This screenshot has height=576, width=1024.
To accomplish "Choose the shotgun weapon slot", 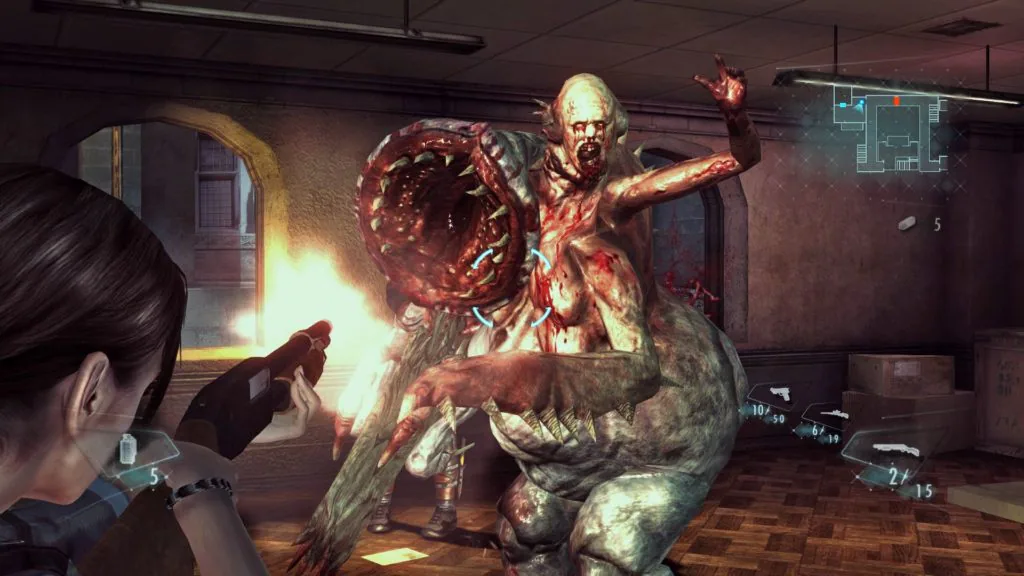I will pyautogui.click(x=888, y=456).
